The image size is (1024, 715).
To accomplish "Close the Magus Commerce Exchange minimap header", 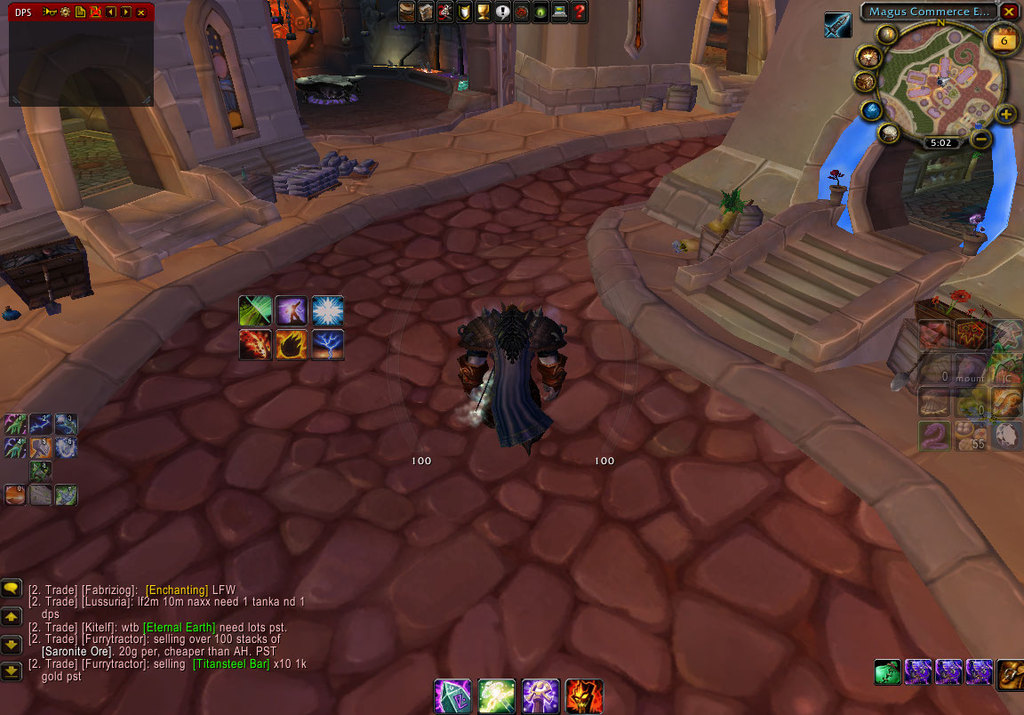I will [1009, 11].
